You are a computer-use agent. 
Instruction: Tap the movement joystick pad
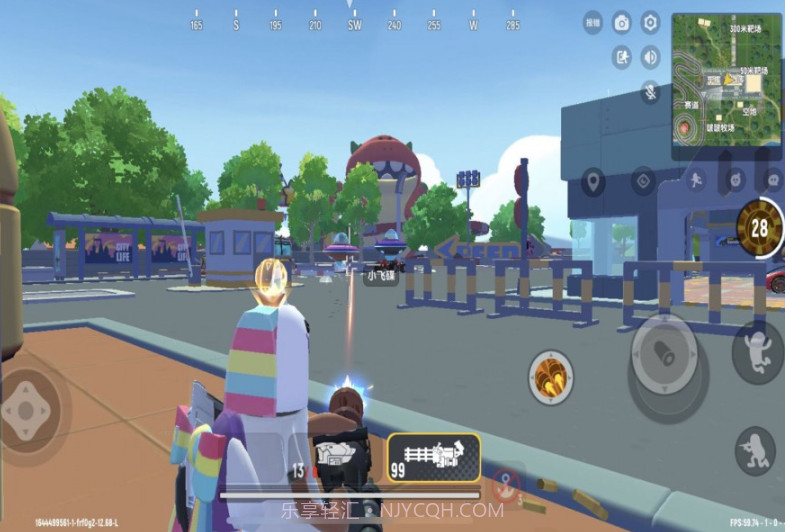point(30,409)
